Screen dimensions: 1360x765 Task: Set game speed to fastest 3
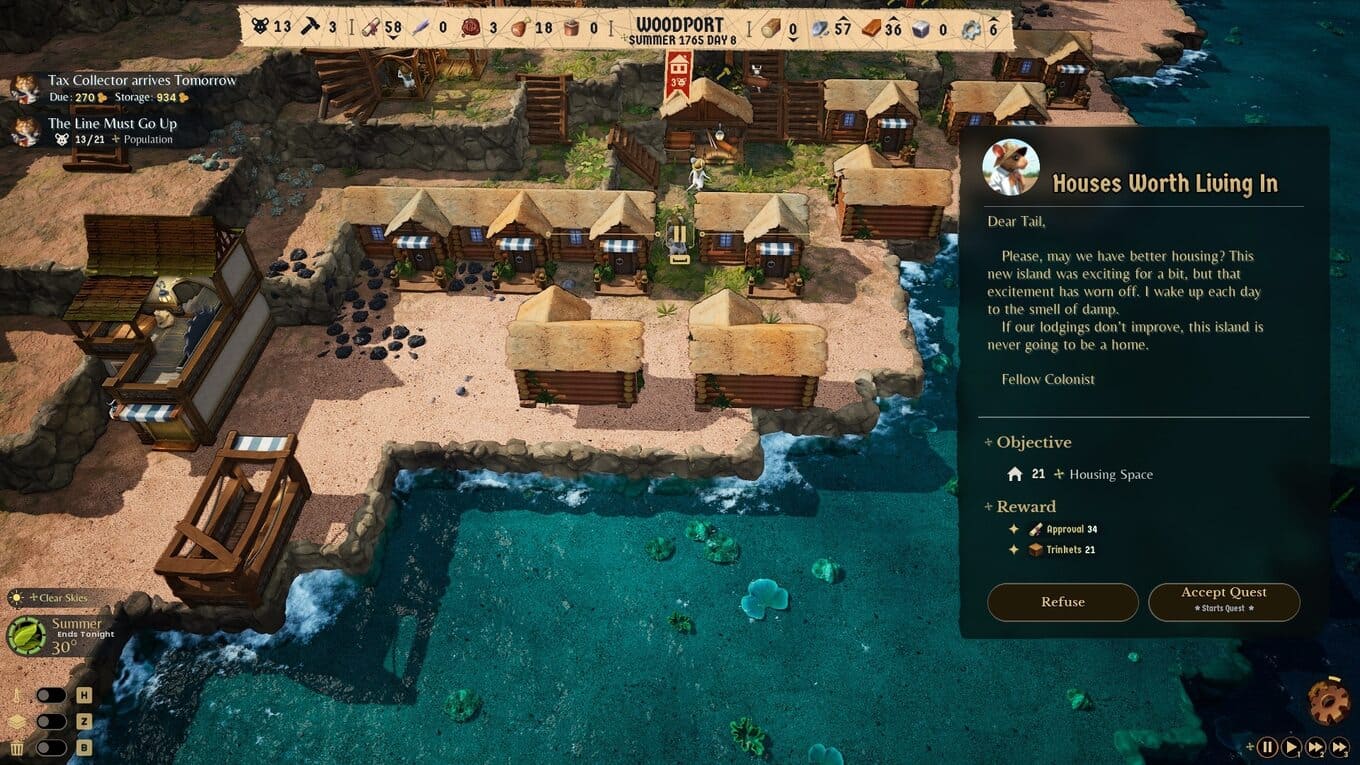(x=1340, y=746)
